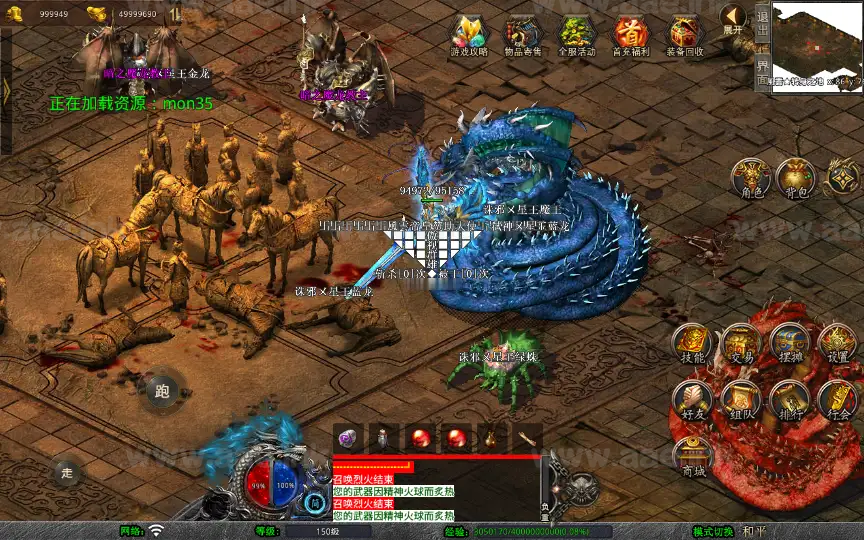The height and width of the screenshot is (540, 864).
Task: Open the 技能 skills menu
Action: click(692, 344)
